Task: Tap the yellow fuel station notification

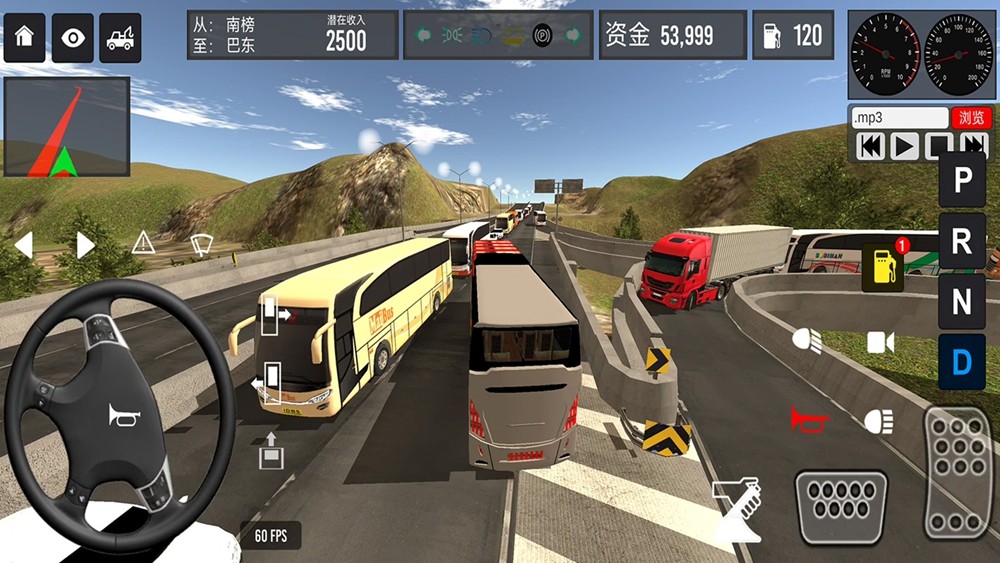Action: pos(884,266)
